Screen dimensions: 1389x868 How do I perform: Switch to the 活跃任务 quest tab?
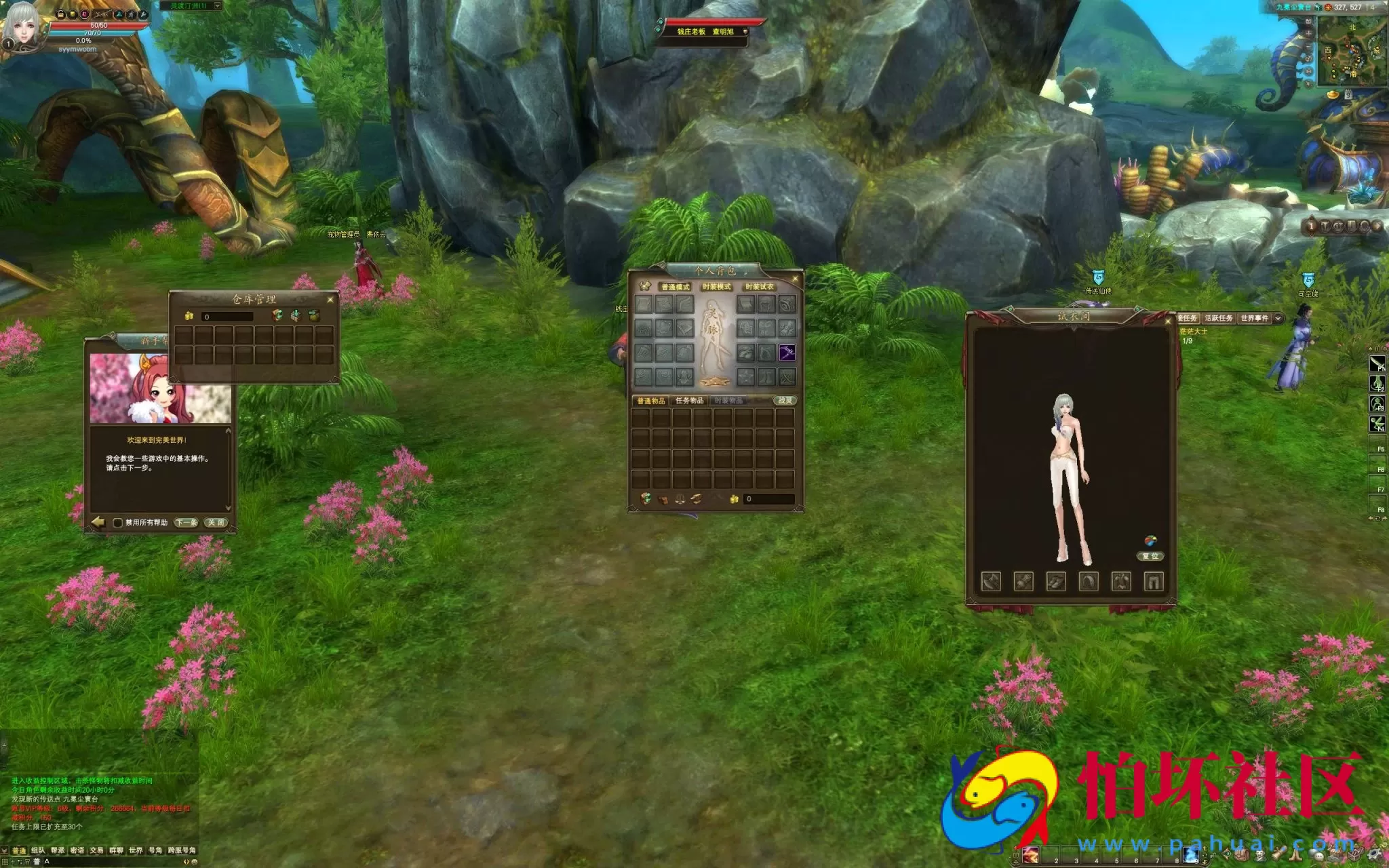1218,318
